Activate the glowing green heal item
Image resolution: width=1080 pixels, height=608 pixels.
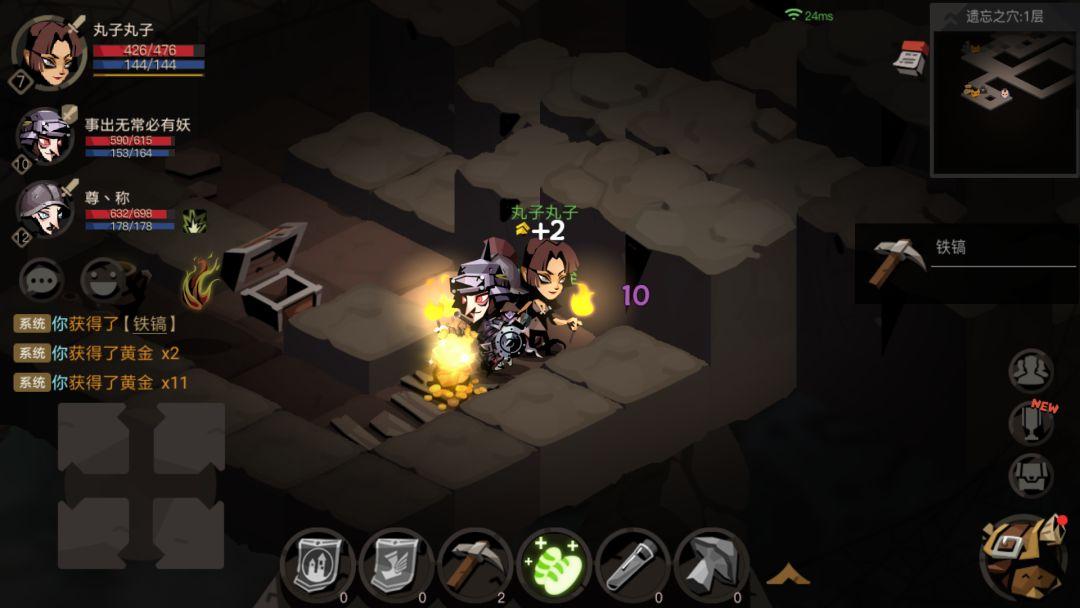[554, 566]
